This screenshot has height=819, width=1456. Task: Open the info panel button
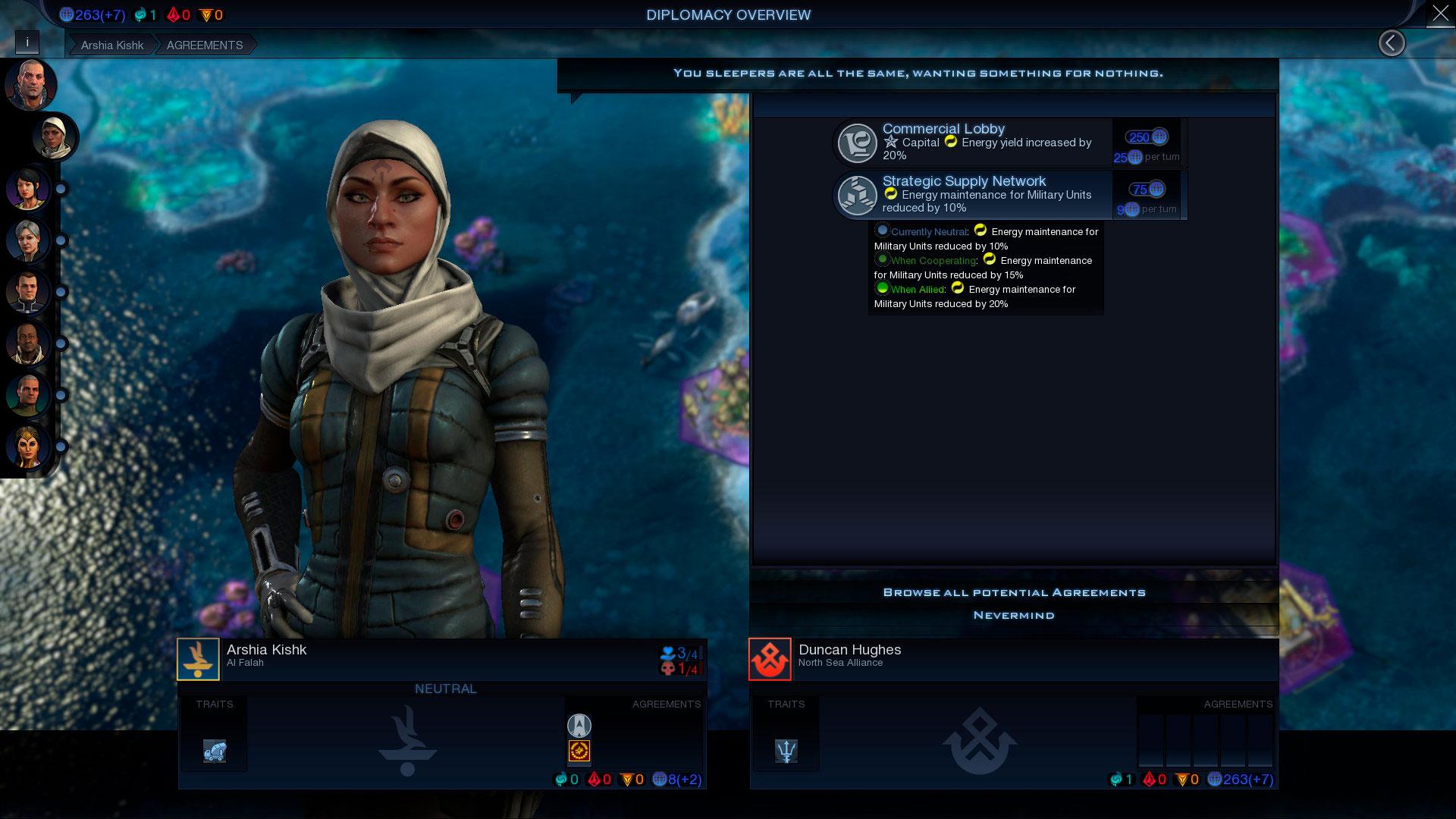click(27, 42)
